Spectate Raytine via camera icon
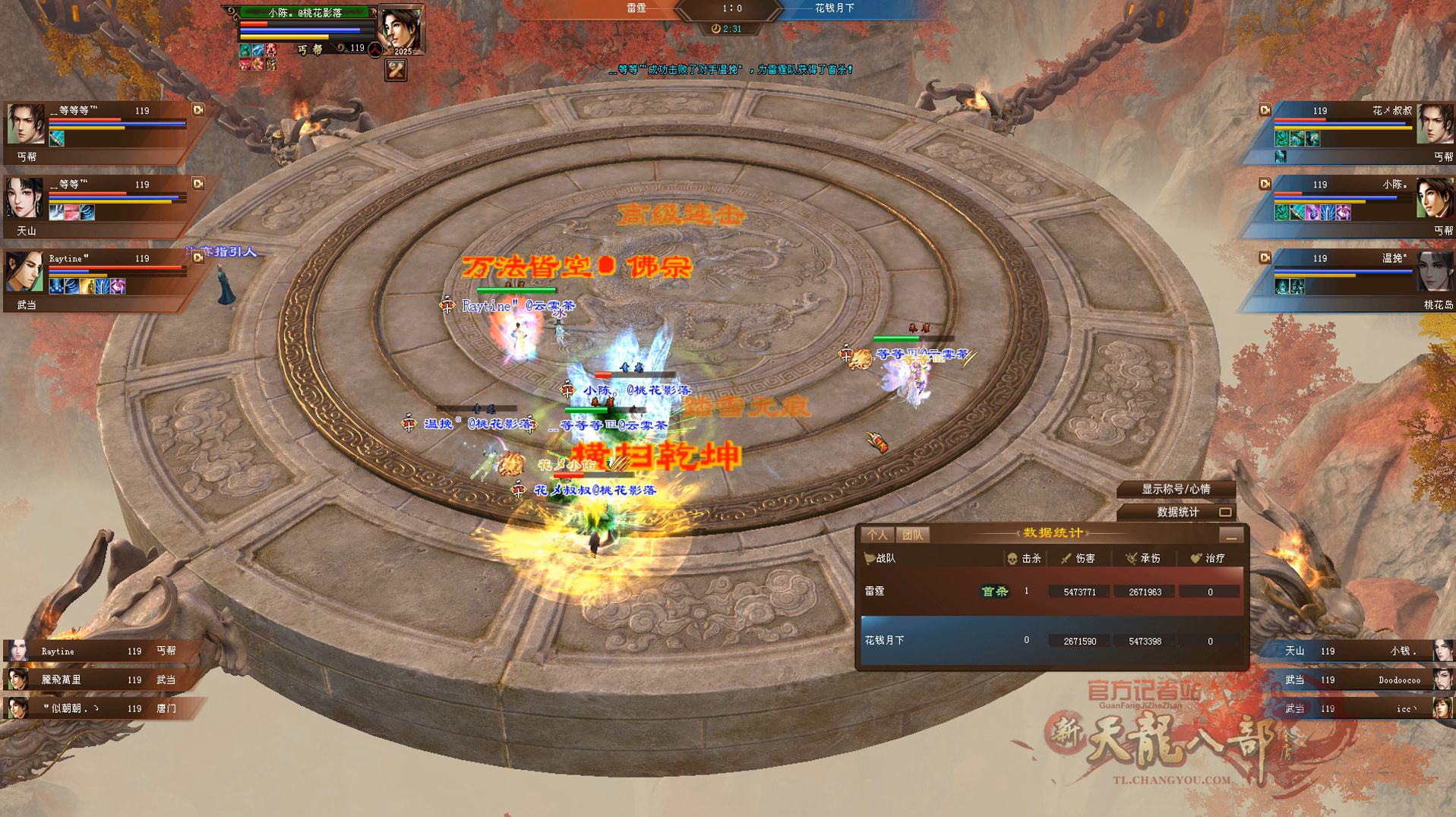Viewport: 1456px width, 817px height. (198, 257)
